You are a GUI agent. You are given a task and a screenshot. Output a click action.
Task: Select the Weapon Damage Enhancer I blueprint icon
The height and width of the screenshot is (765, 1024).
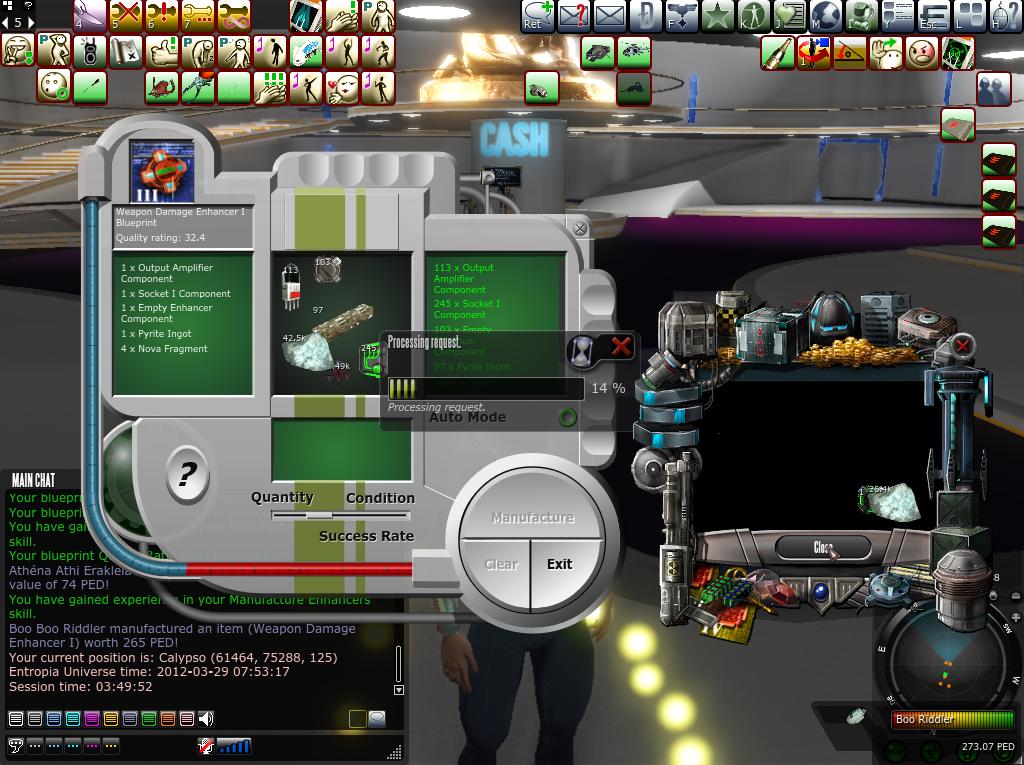pos(162,173)
